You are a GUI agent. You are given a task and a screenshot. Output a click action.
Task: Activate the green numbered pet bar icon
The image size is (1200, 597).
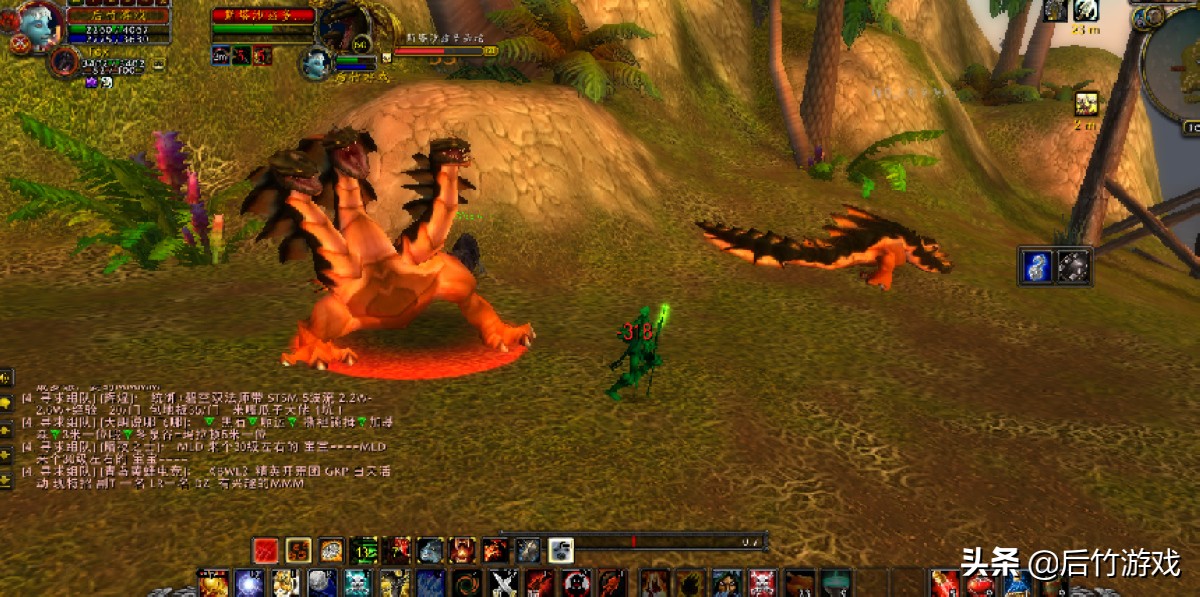tap(364, 550)
